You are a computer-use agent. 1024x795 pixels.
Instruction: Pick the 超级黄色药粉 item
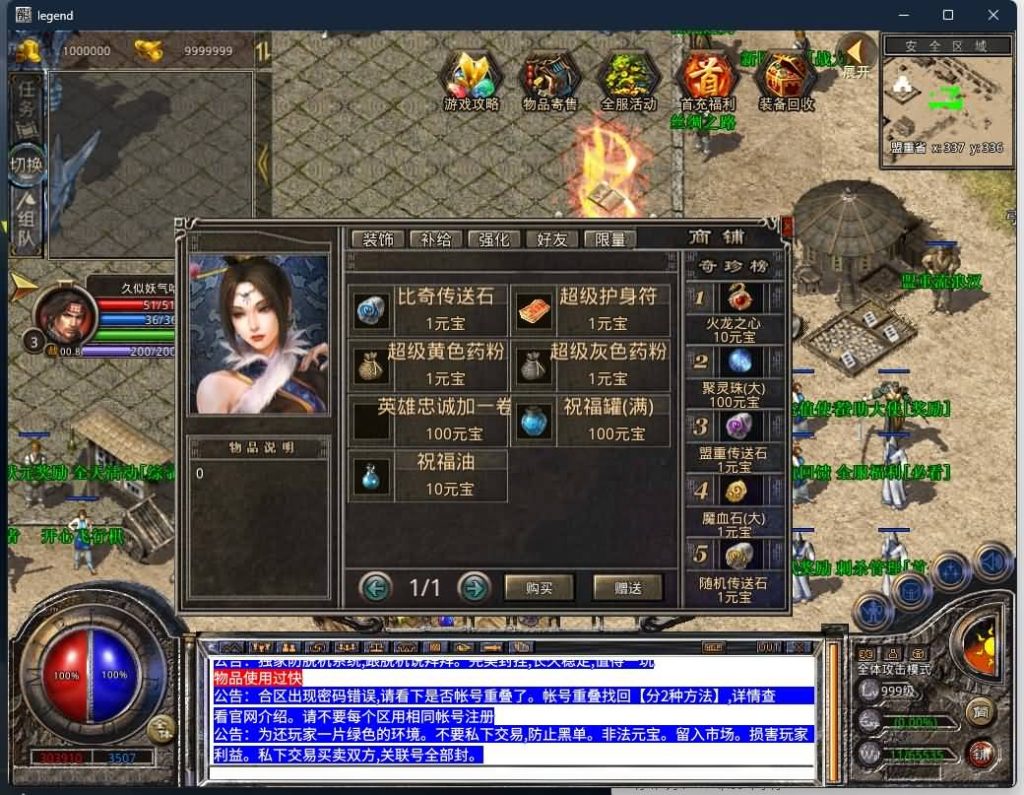[x=429, y=364]
